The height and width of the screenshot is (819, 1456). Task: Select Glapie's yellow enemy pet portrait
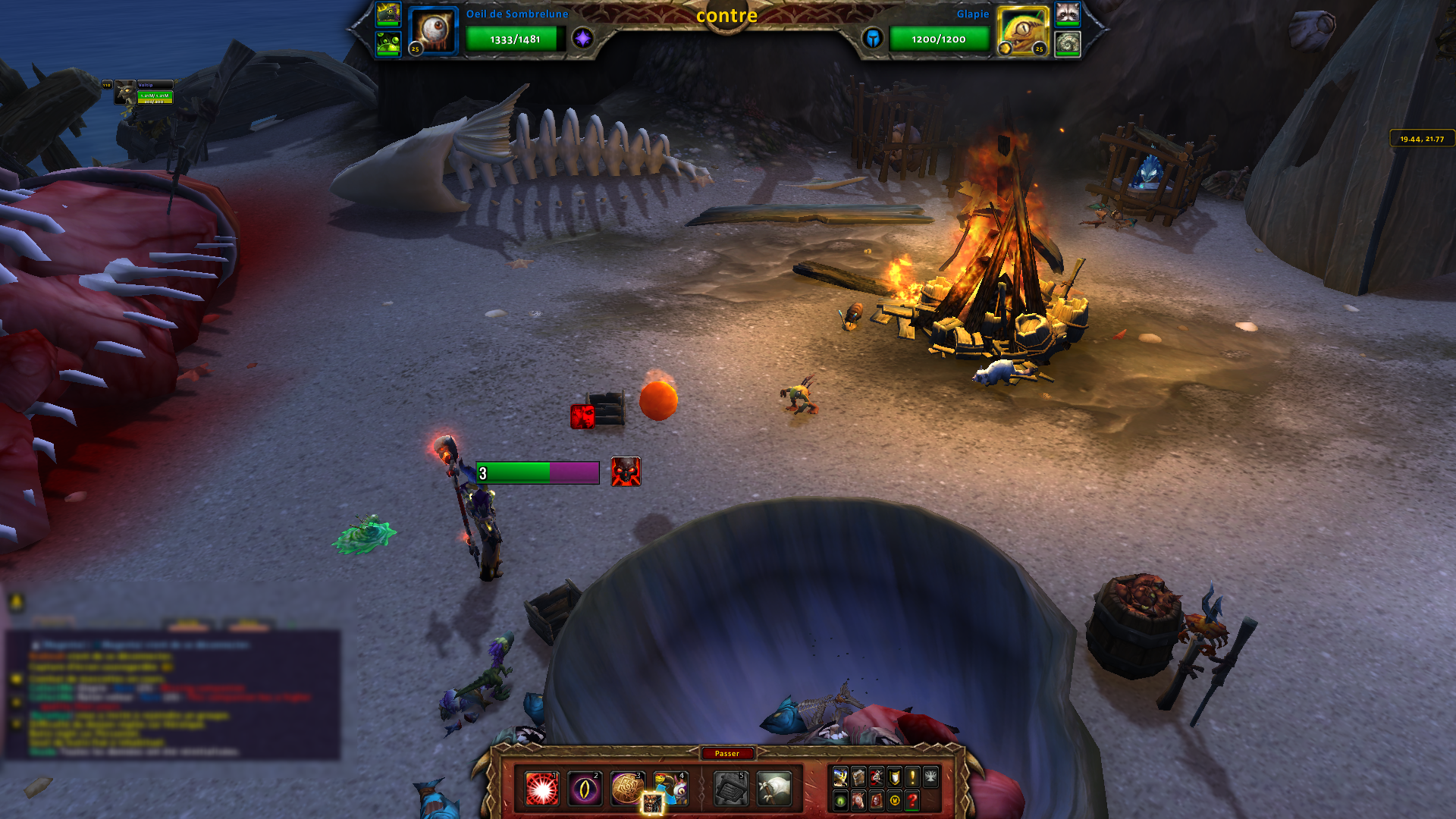pyautogui.click(x=1021, y=31)
